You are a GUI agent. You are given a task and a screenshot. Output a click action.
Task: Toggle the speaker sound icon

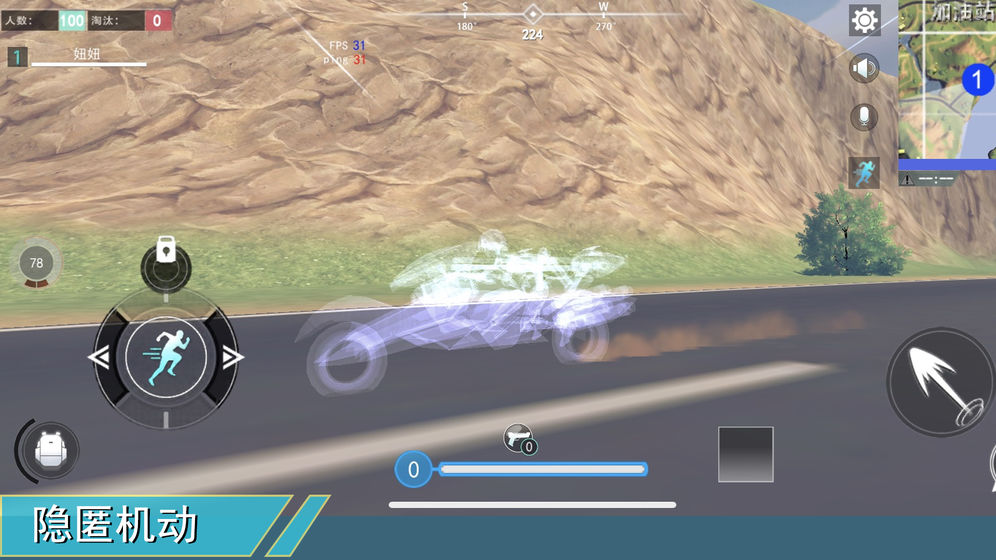864,69
